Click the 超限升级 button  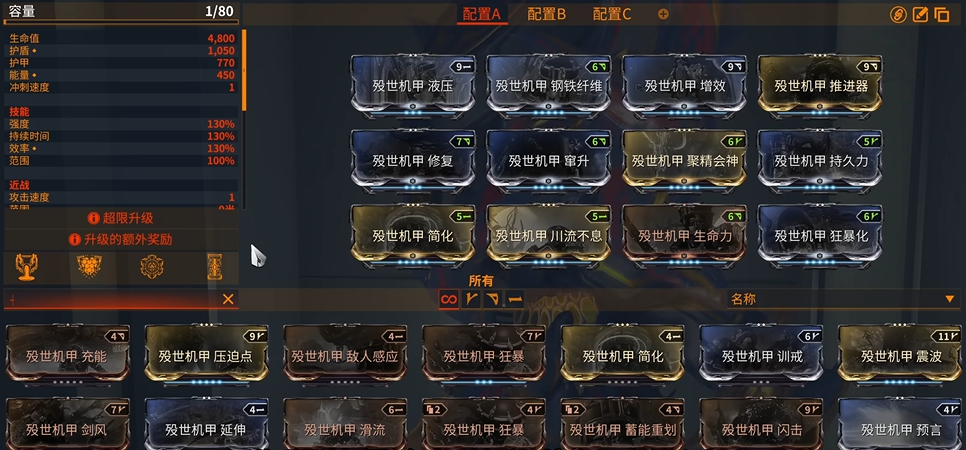(120, 217)
